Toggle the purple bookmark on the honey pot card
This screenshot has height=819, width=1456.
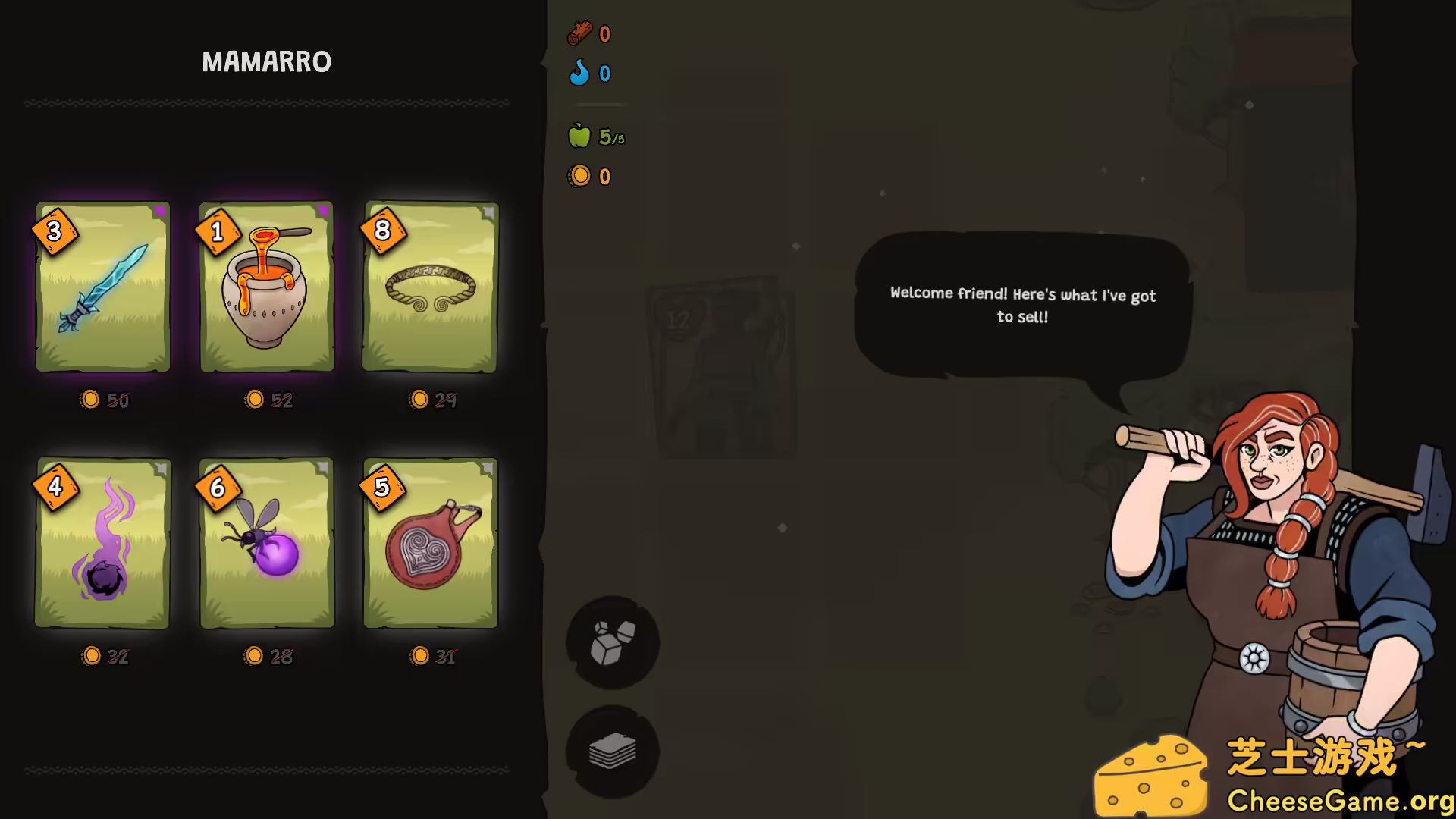[x=322, y=213]
